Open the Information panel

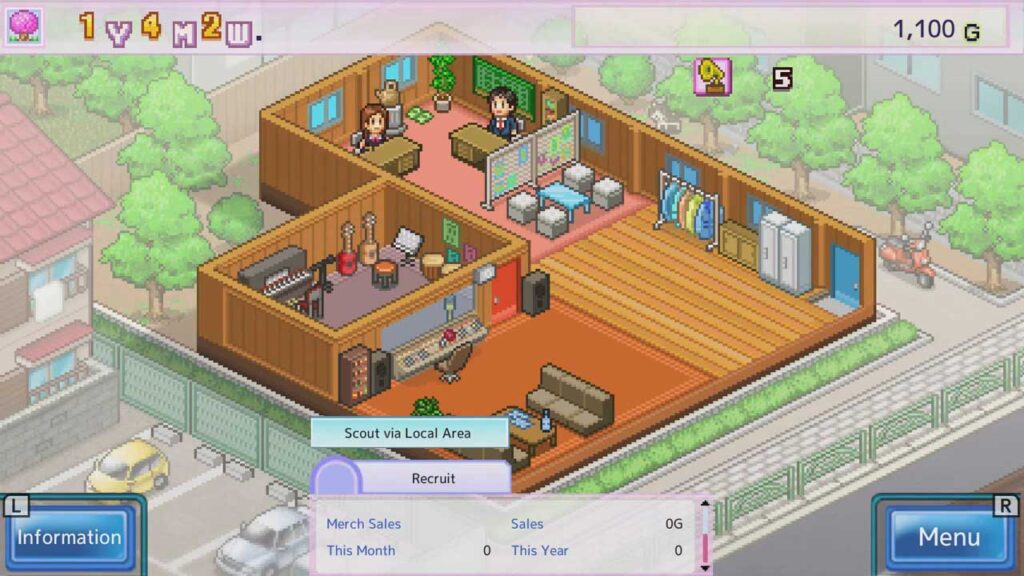[69, 537]
